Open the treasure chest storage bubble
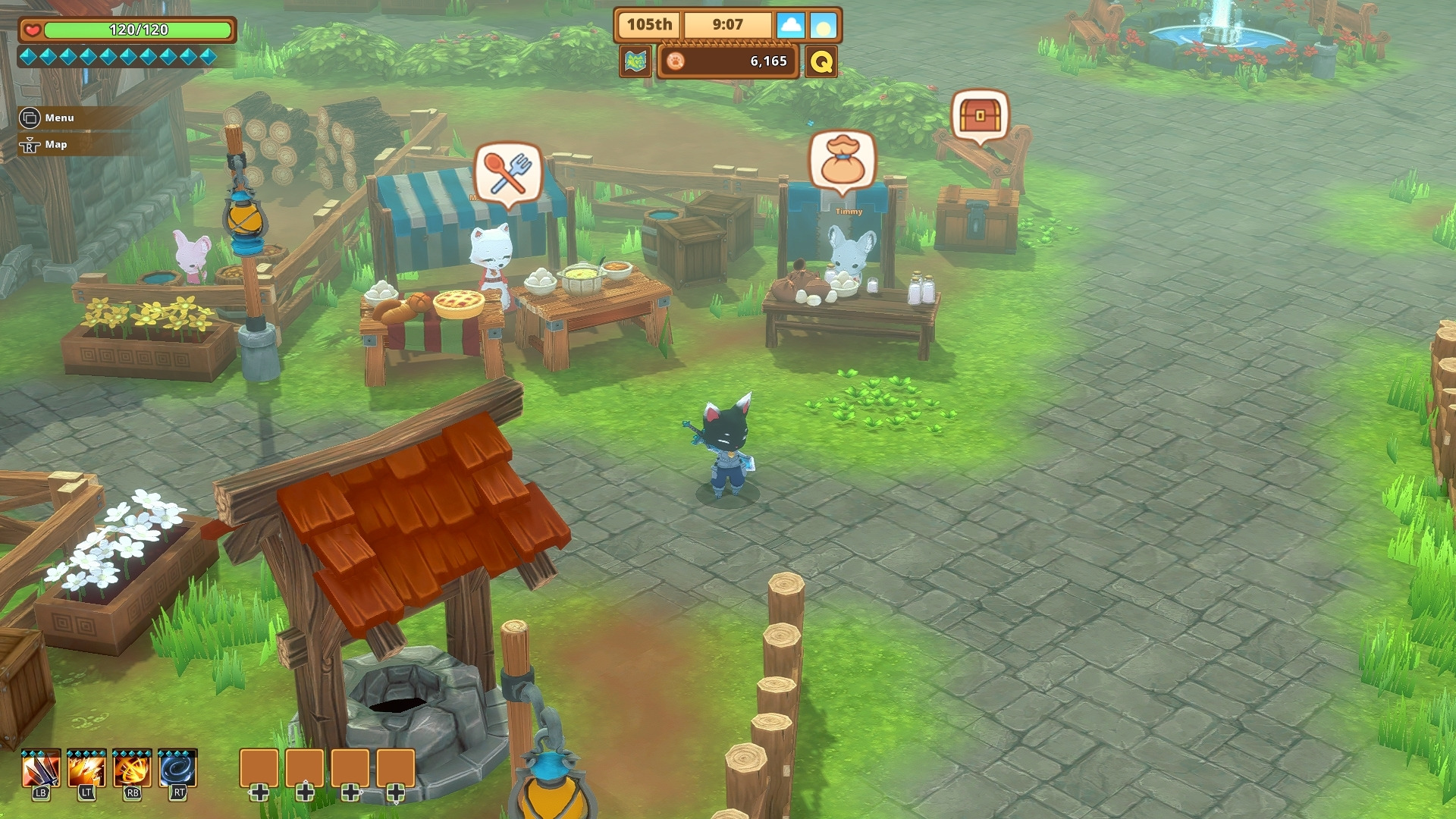Image resolution: width=1456 pixels, height=819 pixels. click(x=980, y=116)
